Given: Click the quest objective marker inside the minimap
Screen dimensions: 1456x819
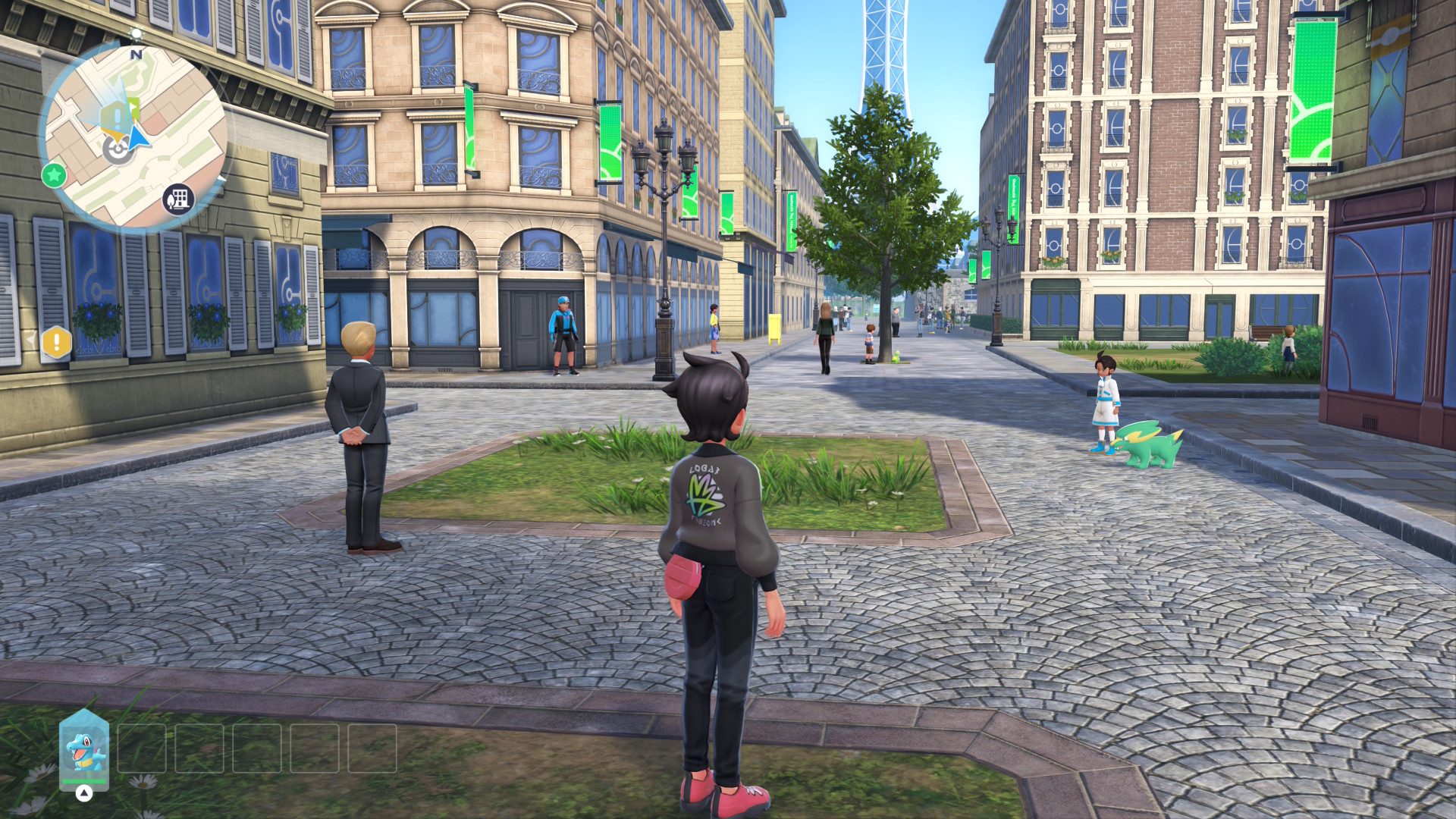Looking at the screenshot, I should coord(115,115).
